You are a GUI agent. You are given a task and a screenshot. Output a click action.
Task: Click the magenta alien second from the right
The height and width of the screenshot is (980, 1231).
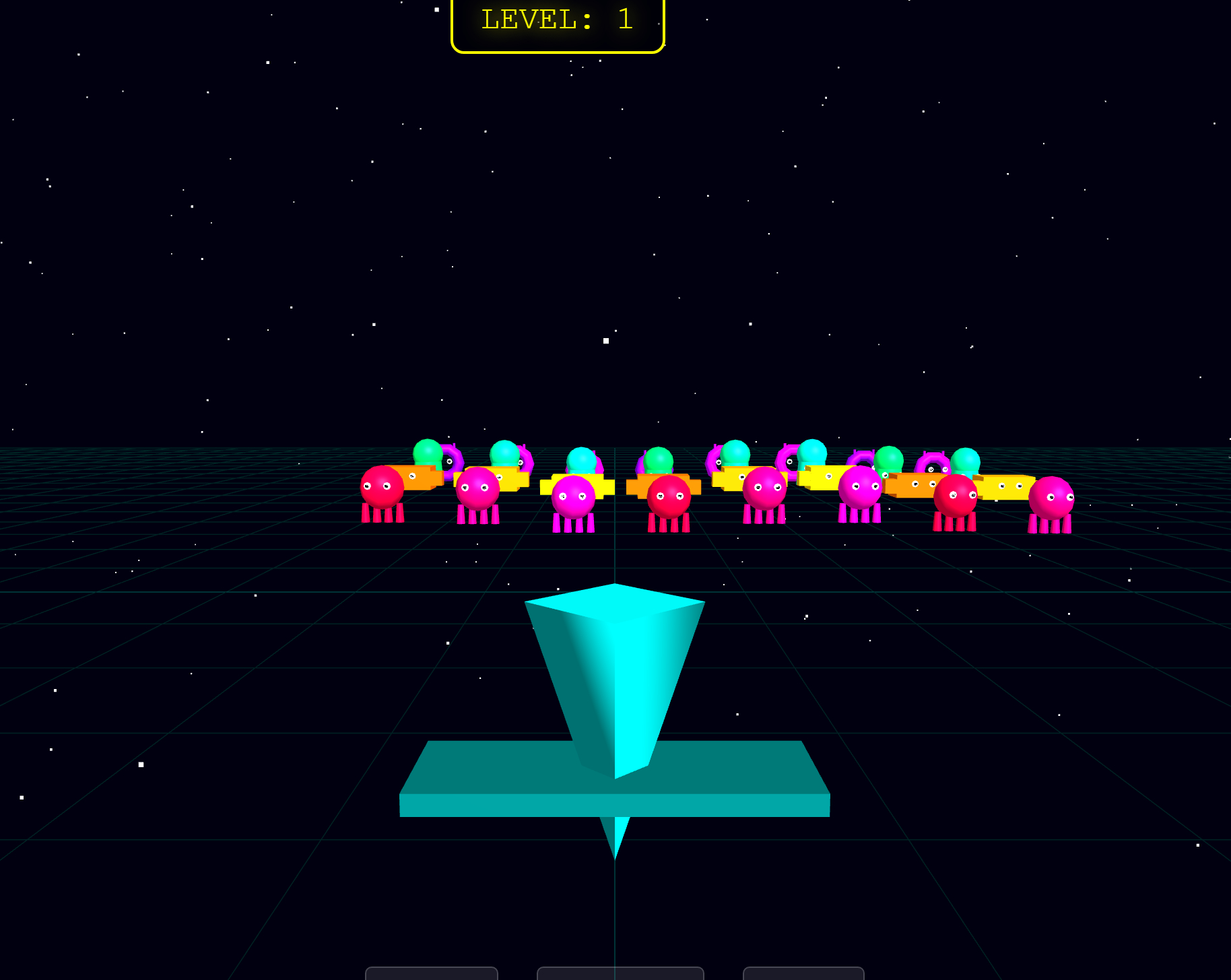coord(861,488)
